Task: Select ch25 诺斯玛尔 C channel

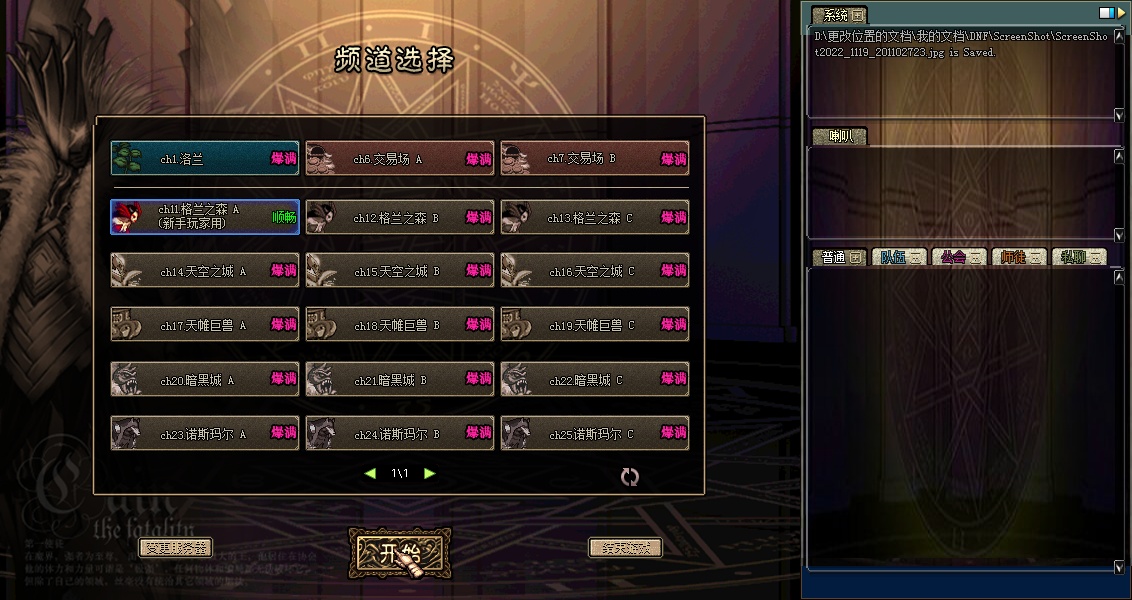Action: click(x=595, y=434)
